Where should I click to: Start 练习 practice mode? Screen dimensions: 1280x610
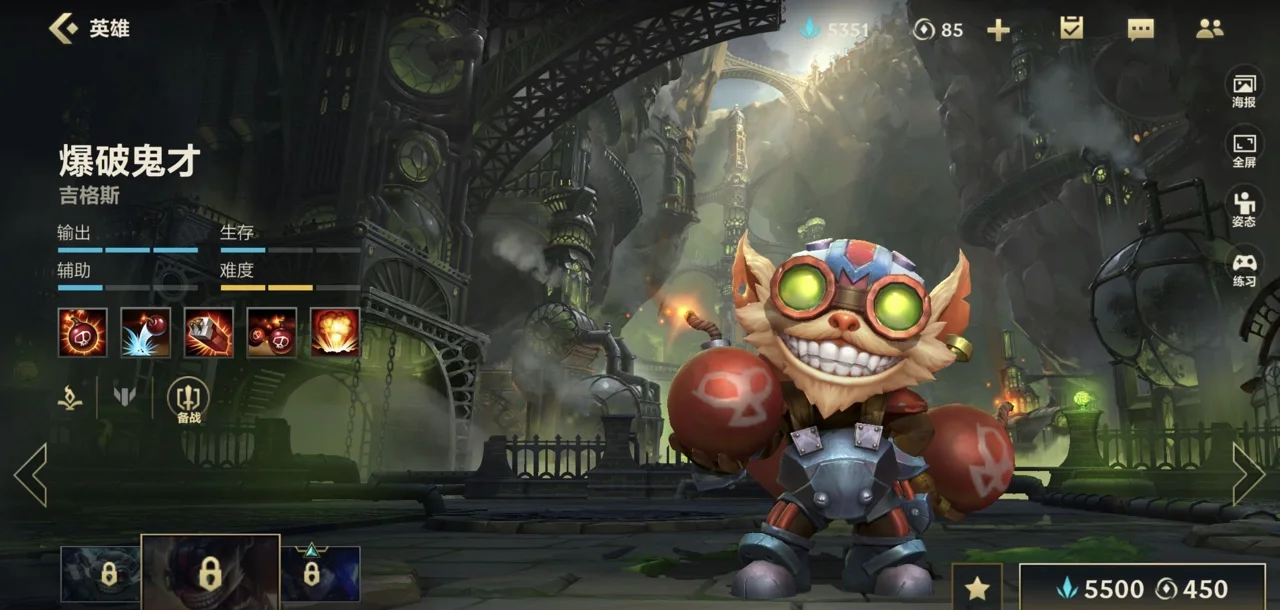pyautogui.click(x=1244, y=267)
